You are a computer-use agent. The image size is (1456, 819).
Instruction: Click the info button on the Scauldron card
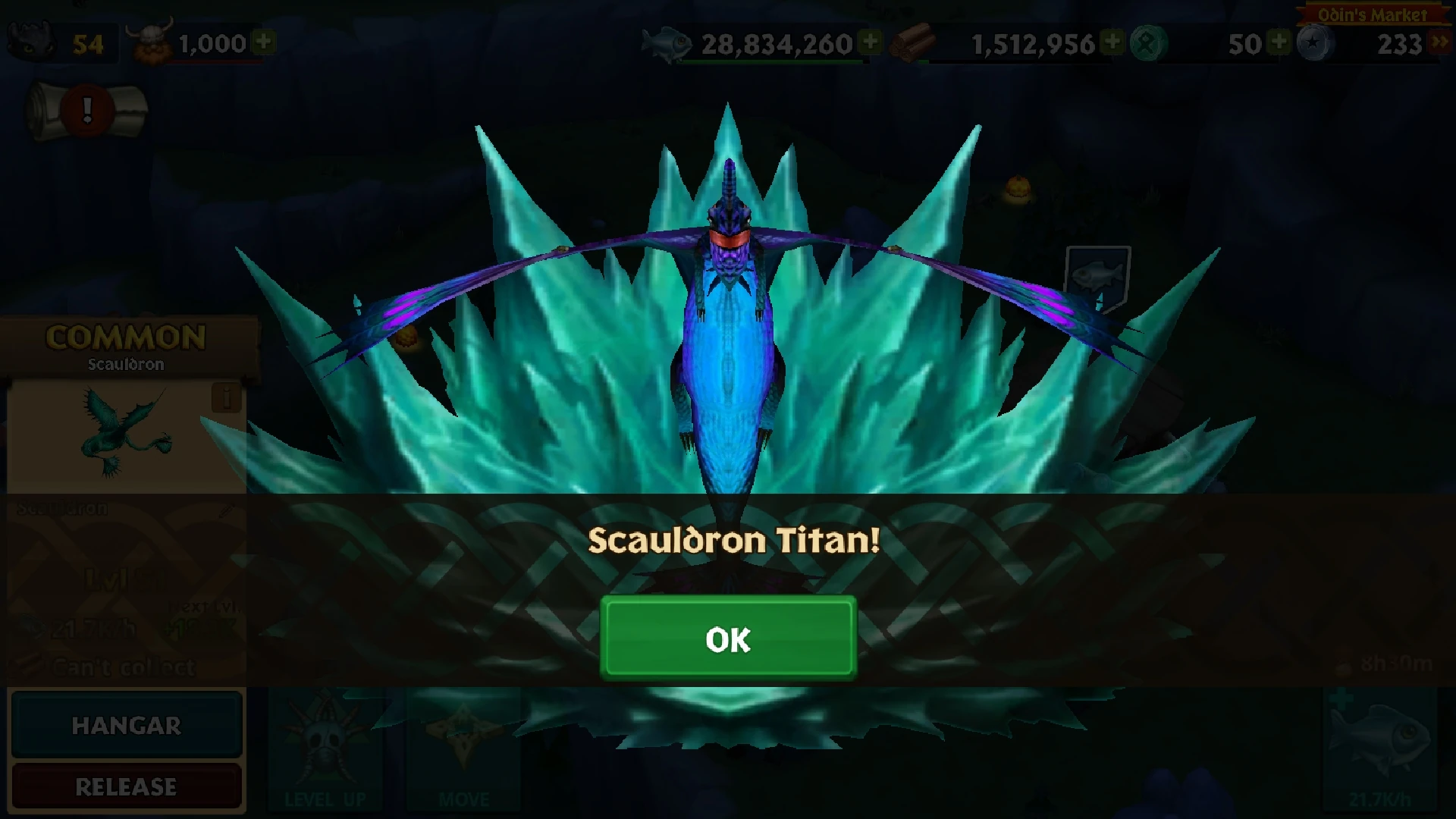click(227, 398)
